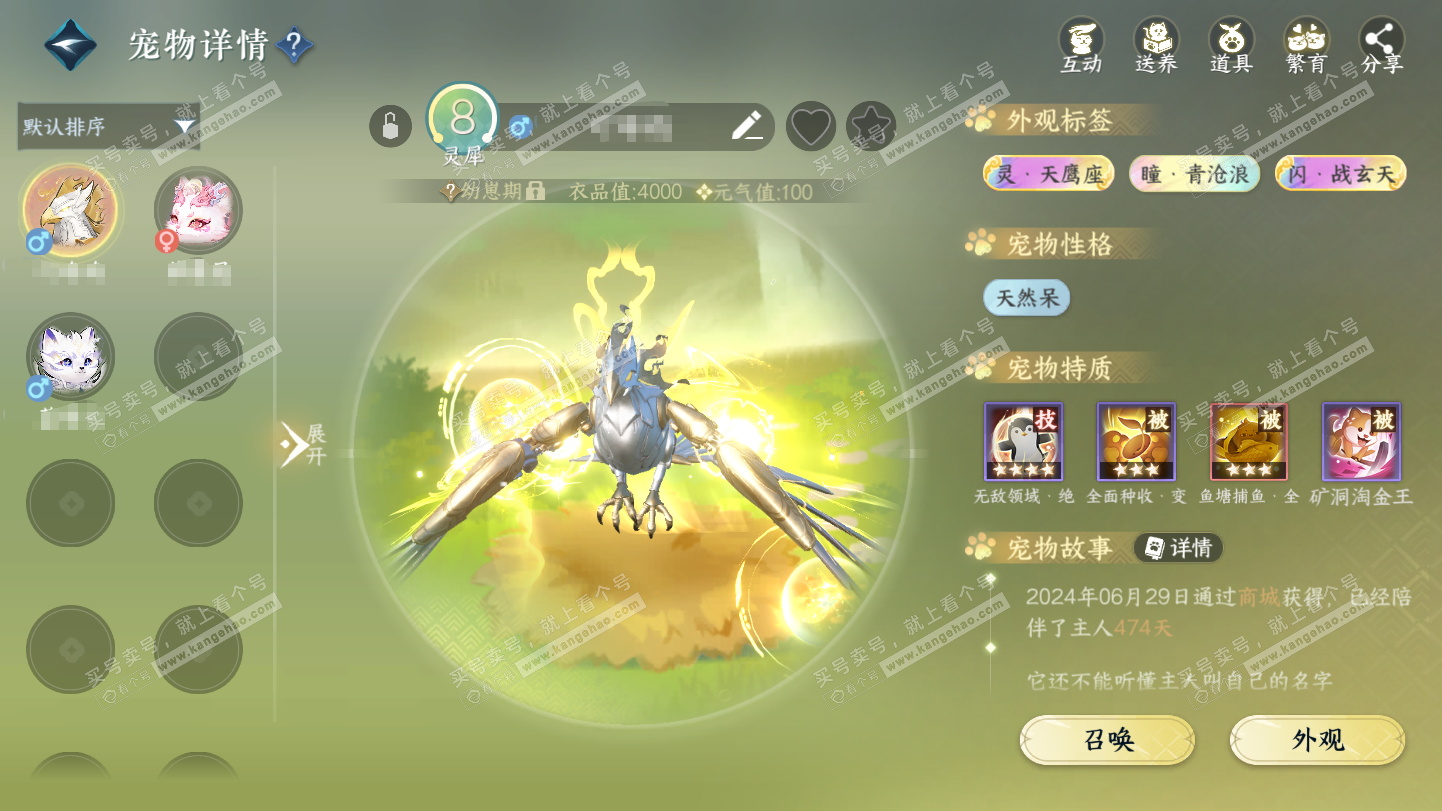Select the pink flower cat pet portrait

(x=198, y=211)
